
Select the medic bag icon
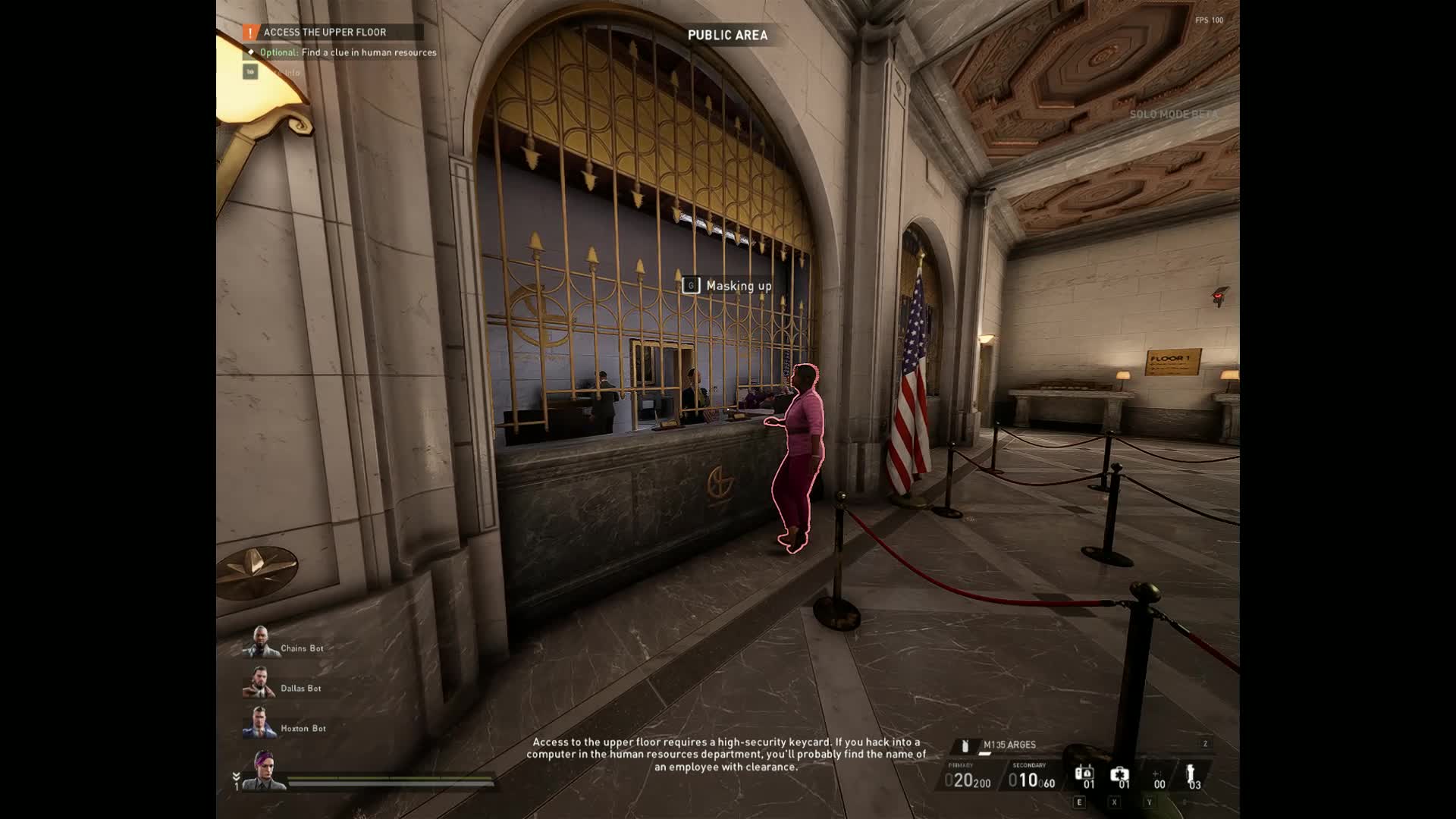[x=1119, y=775]
